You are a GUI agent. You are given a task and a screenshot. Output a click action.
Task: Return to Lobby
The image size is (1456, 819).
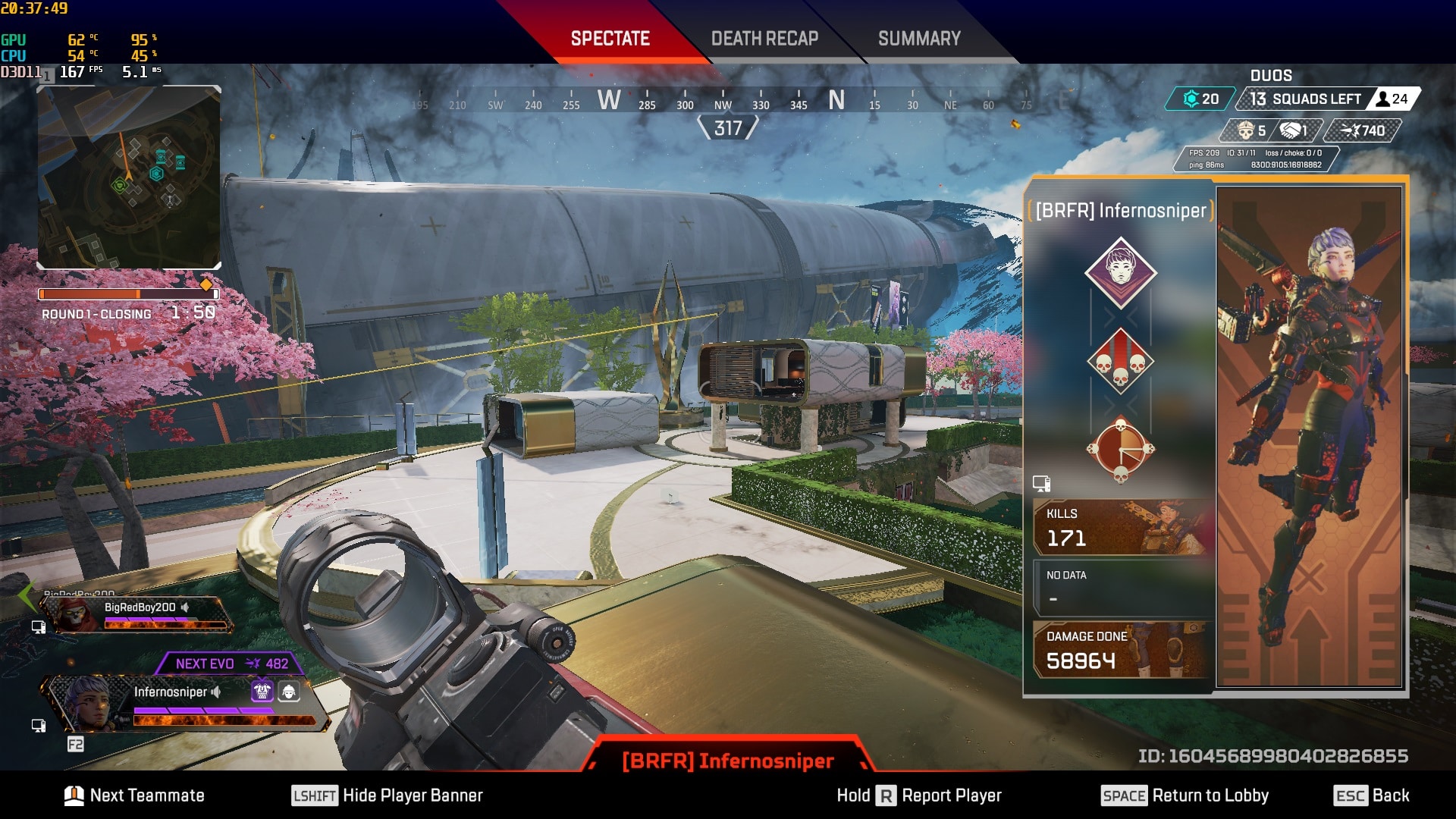point(1185,795)
